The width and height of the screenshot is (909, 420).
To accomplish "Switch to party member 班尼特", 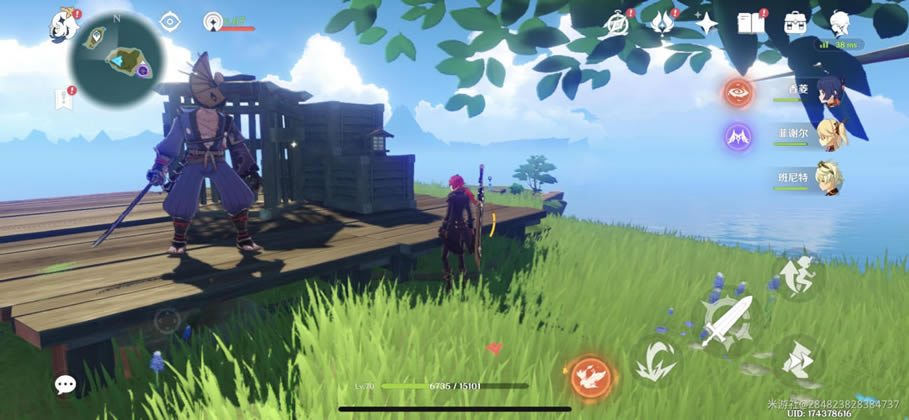I will (x=829, y=179).
